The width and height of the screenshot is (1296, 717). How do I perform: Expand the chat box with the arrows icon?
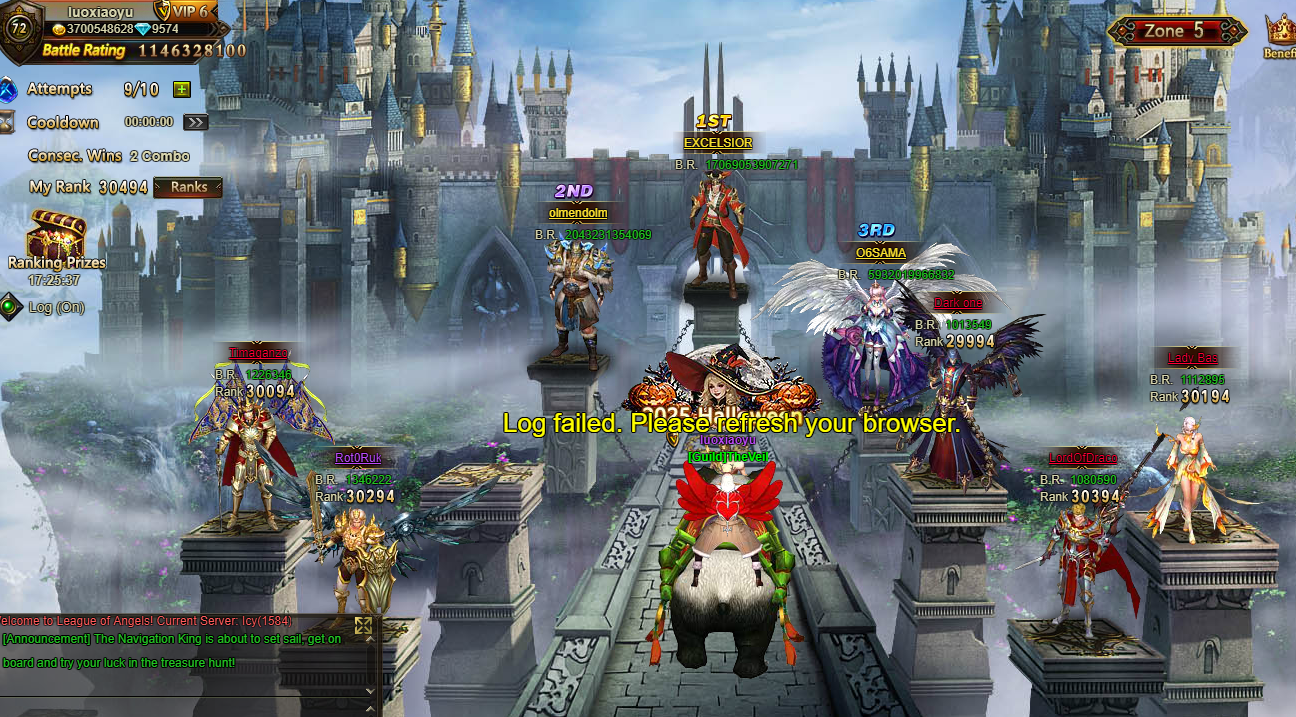point(363,626)
